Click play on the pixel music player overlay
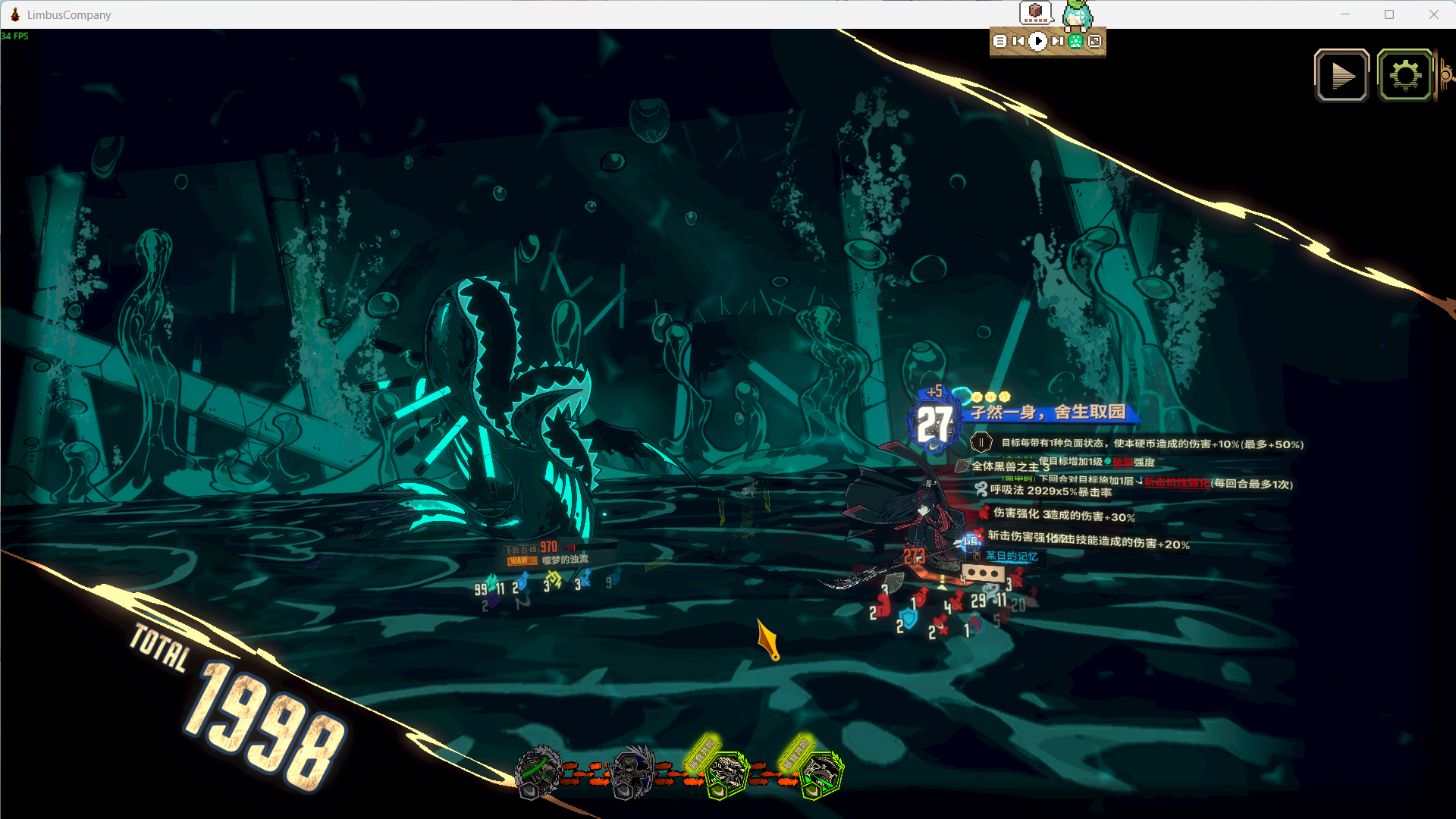 [1037, 42]
